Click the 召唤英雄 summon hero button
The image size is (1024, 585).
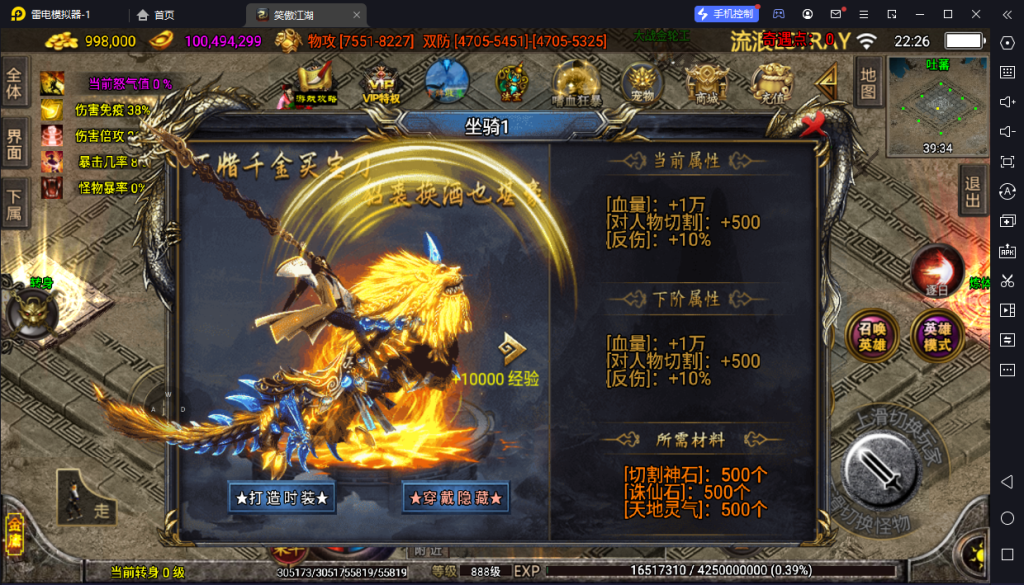point(867,336)
